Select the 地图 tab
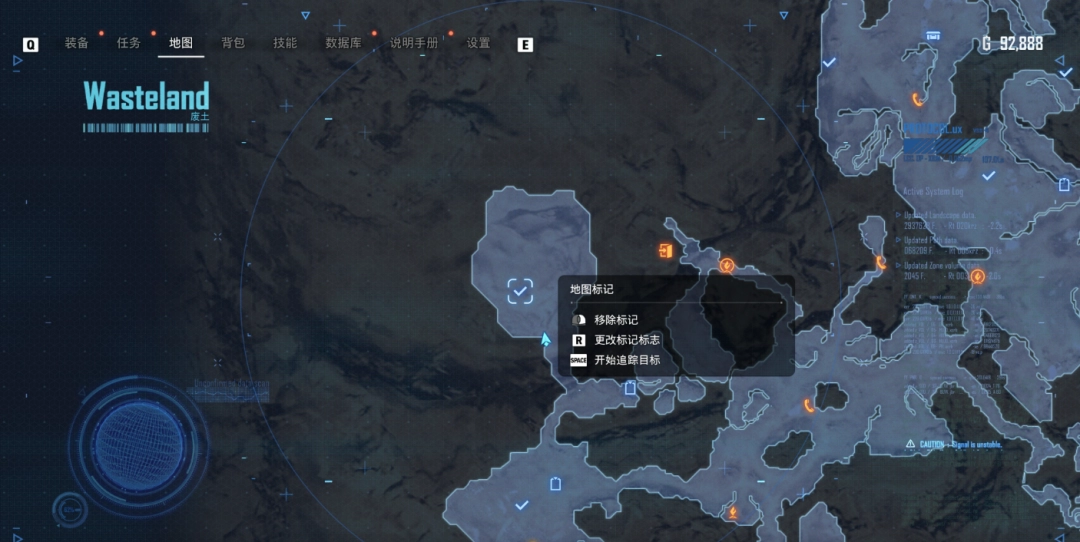This screenshot has height=542, width=1080. pos(181,43)
